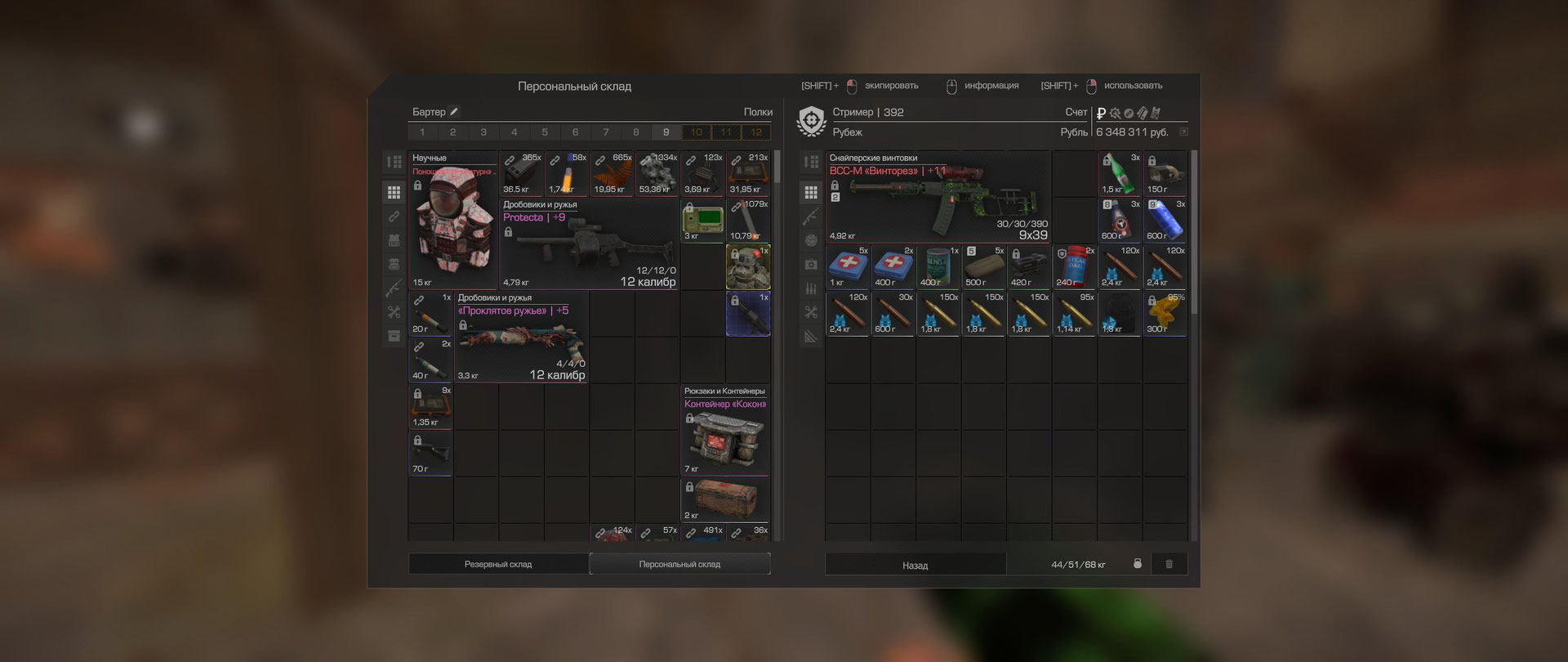Viewport: 1568px width, 662px height.
Task: Pick the blue glowing vial item
Action: 1165,221
